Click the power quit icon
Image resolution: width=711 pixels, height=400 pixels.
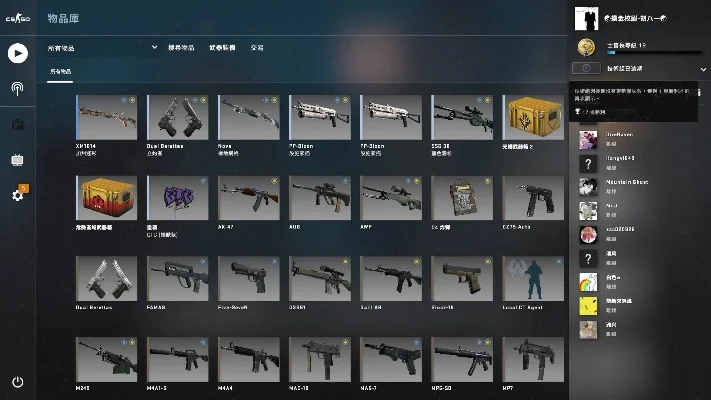(17, 382)
